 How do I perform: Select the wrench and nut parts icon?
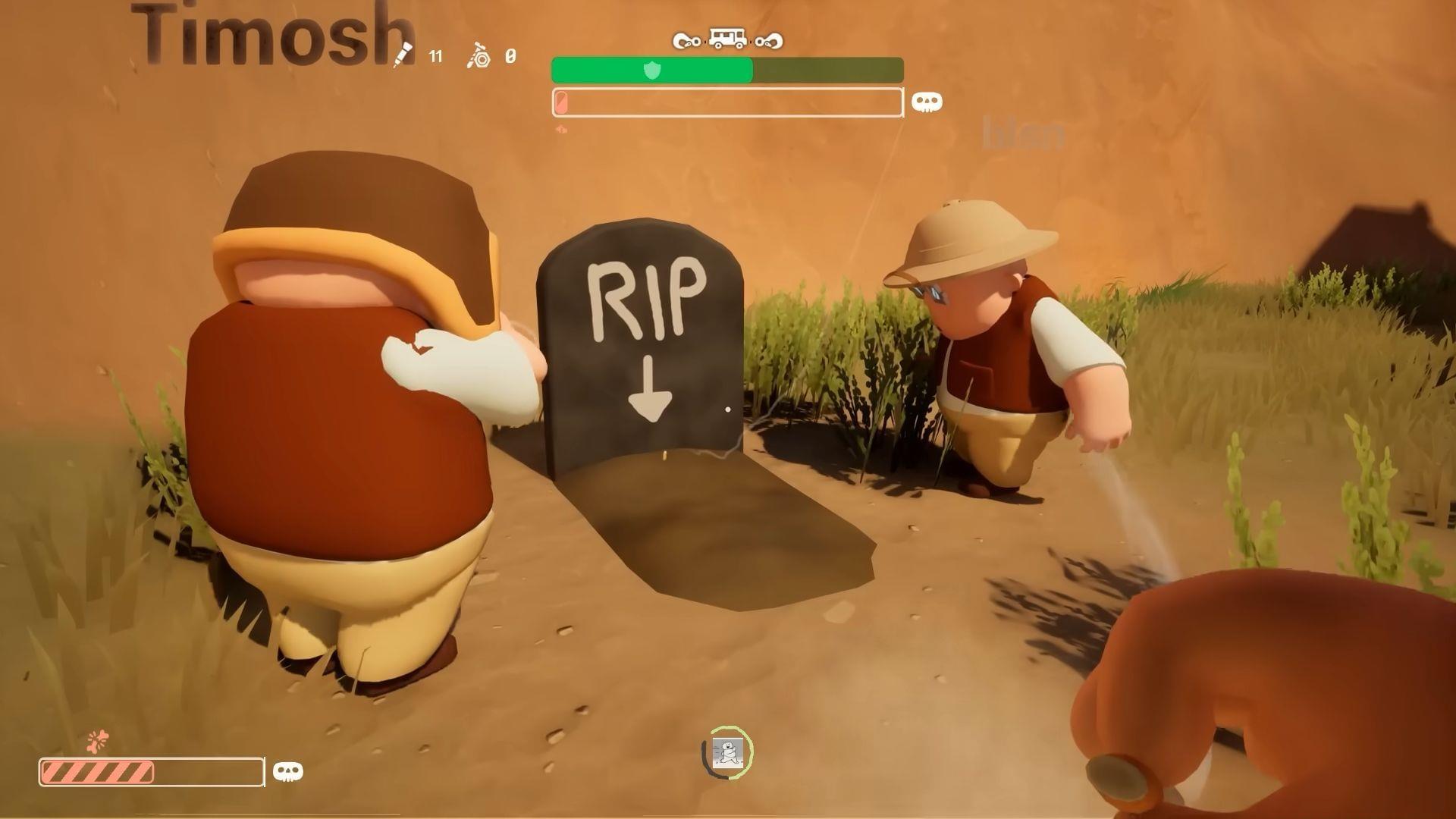479,56
